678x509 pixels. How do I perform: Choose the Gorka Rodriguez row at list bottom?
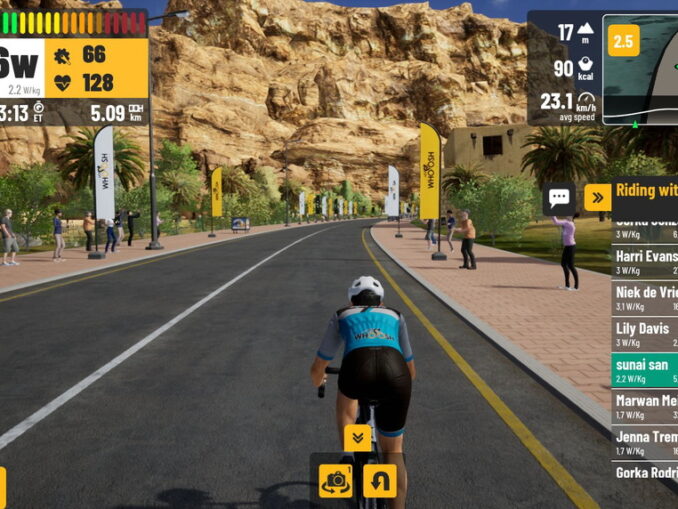[645, 473]
